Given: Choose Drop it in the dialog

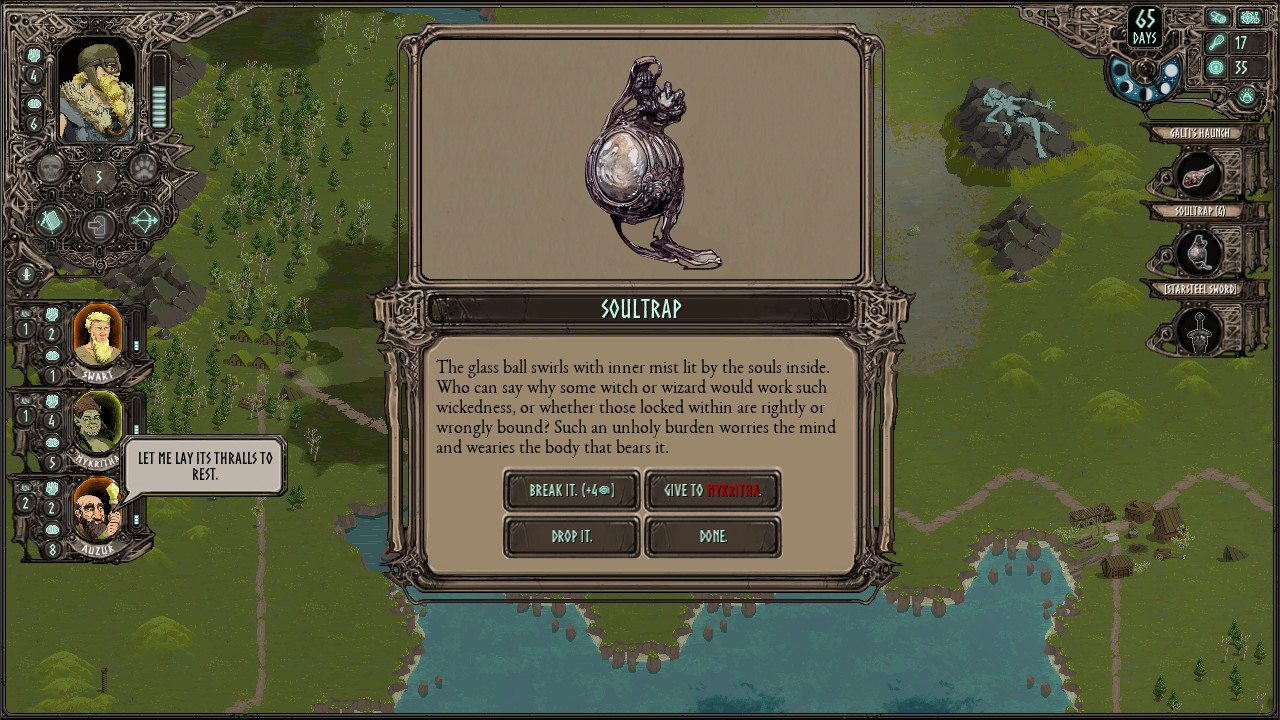Looking at the screenshot, I should (x=571, y=537).
